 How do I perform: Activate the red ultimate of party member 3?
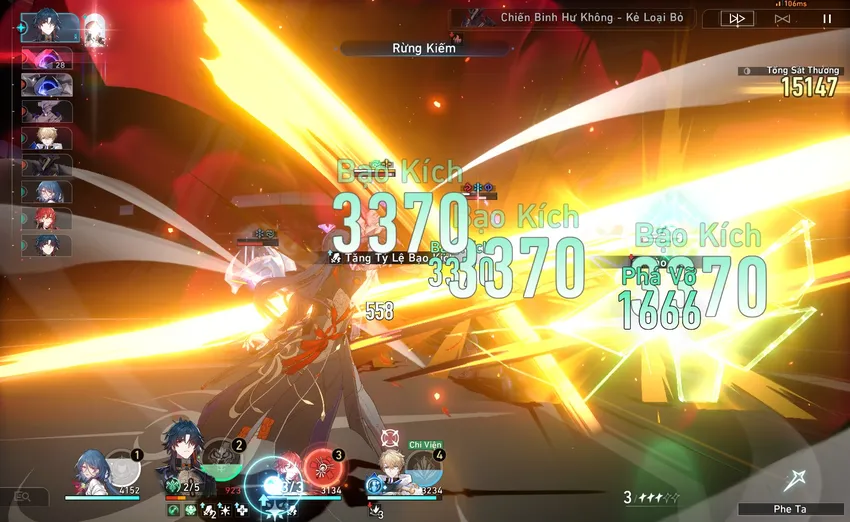(x=323, y=468)
